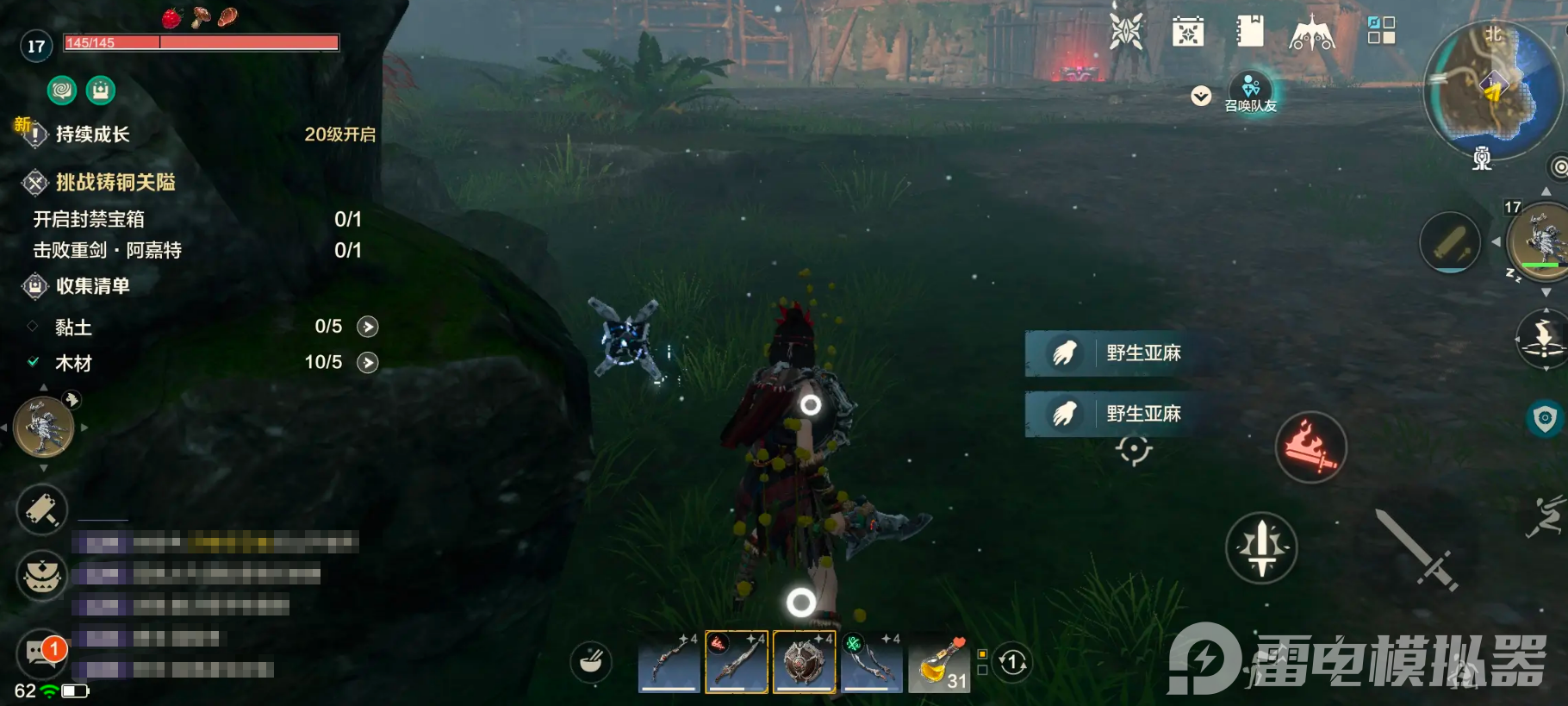Open the hammer build mode button
Viewport: 1568px width, 706px height.
41,509
